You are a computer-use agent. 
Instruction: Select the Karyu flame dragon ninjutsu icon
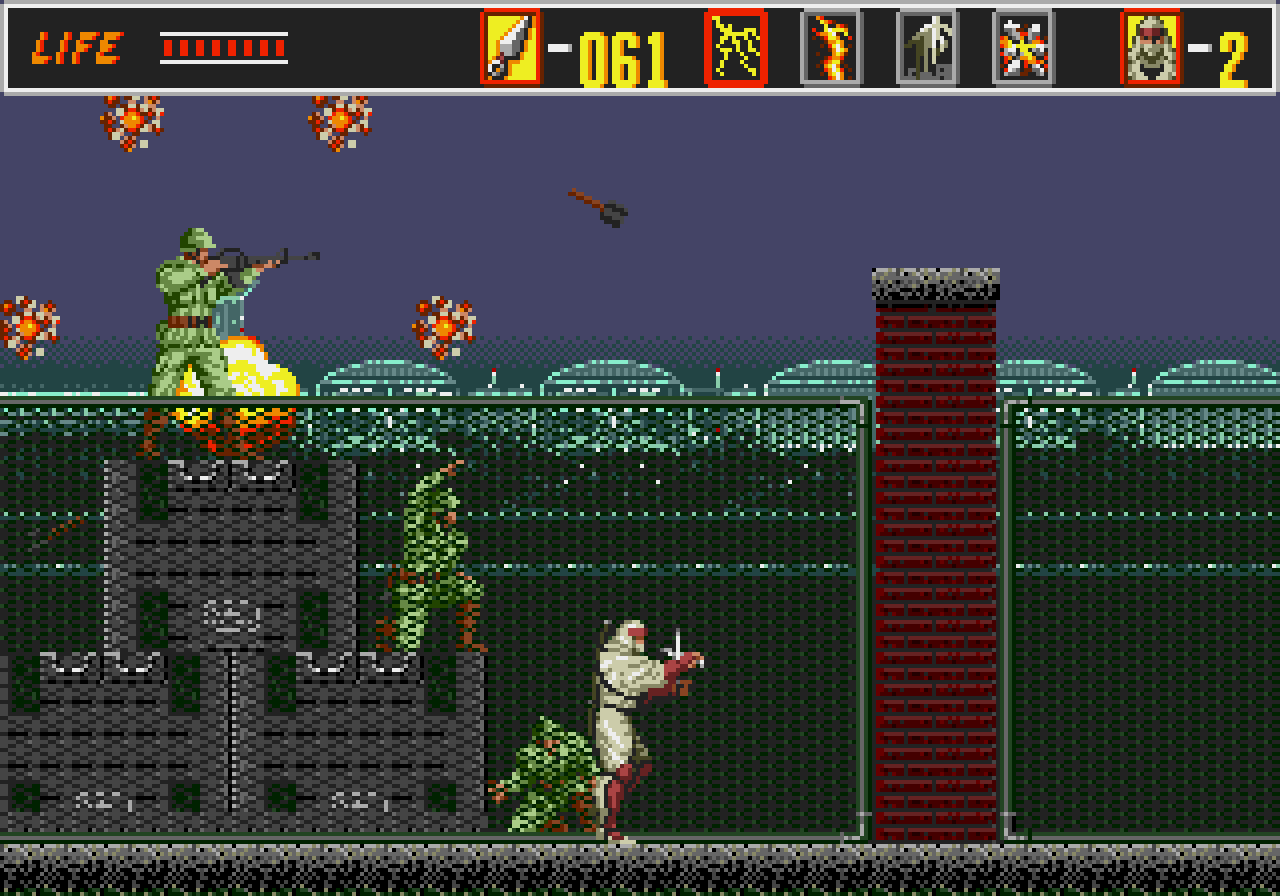830,45
